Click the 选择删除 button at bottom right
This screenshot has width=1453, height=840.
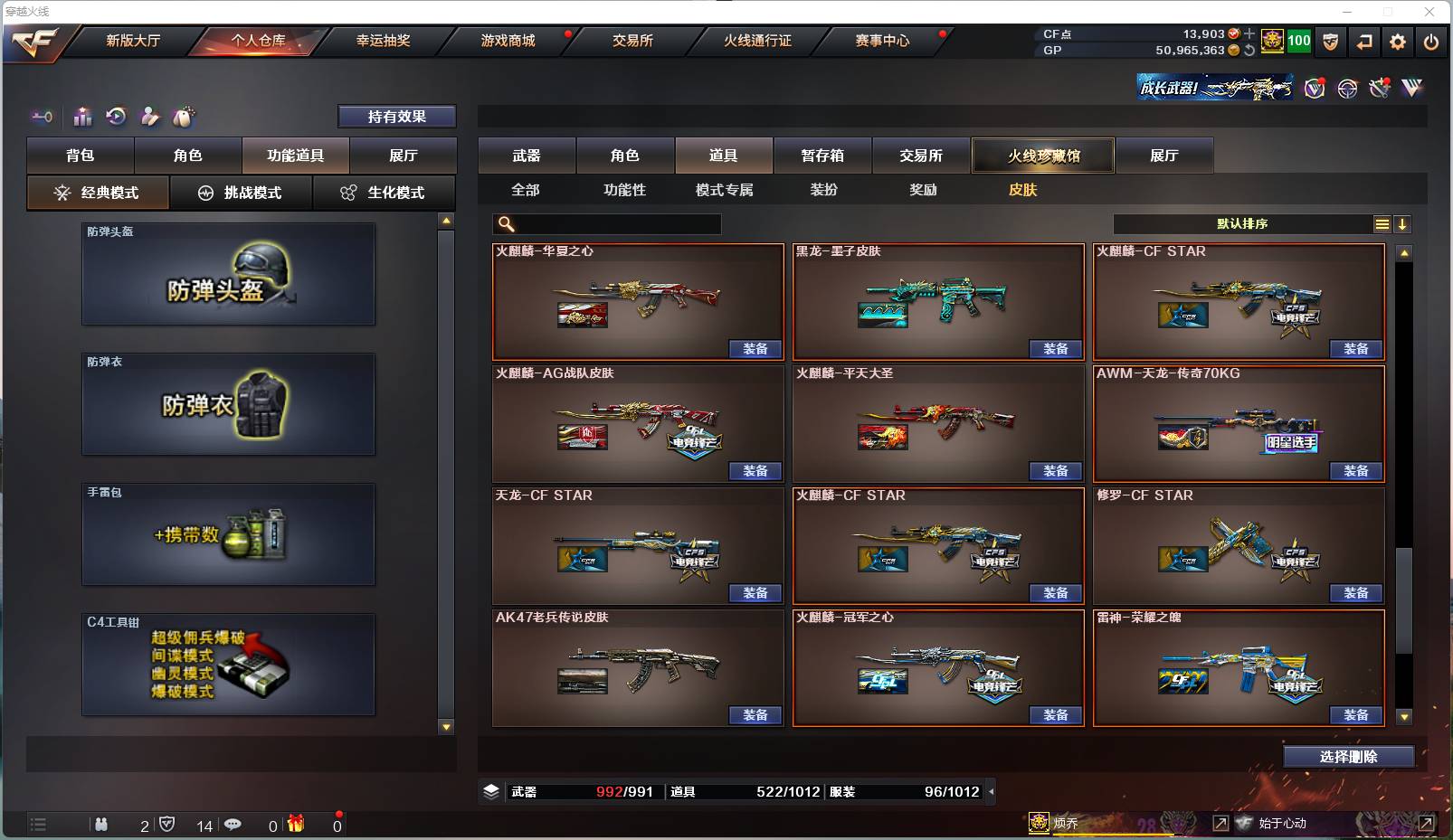point(1351,756)
